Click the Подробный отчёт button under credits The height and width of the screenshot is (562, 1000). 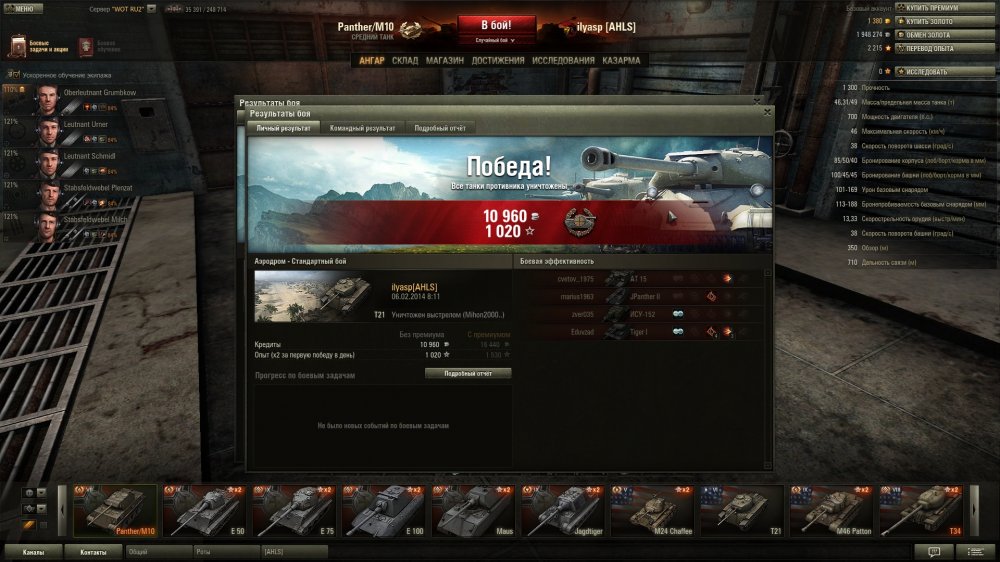pyautogui.click(x=468, y=373)
